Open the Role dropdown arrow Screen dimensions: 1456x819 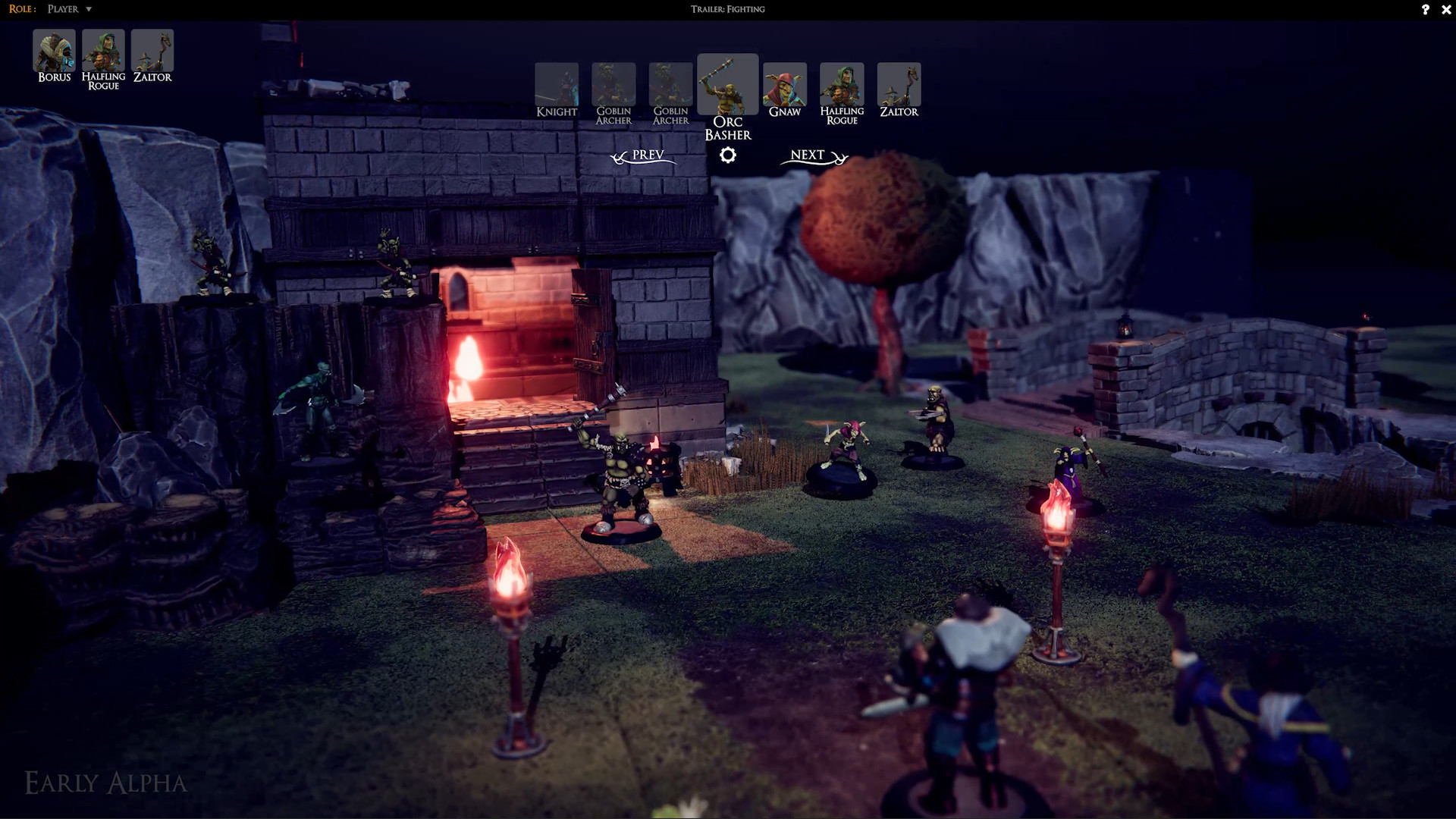click(x=89, y=9)
